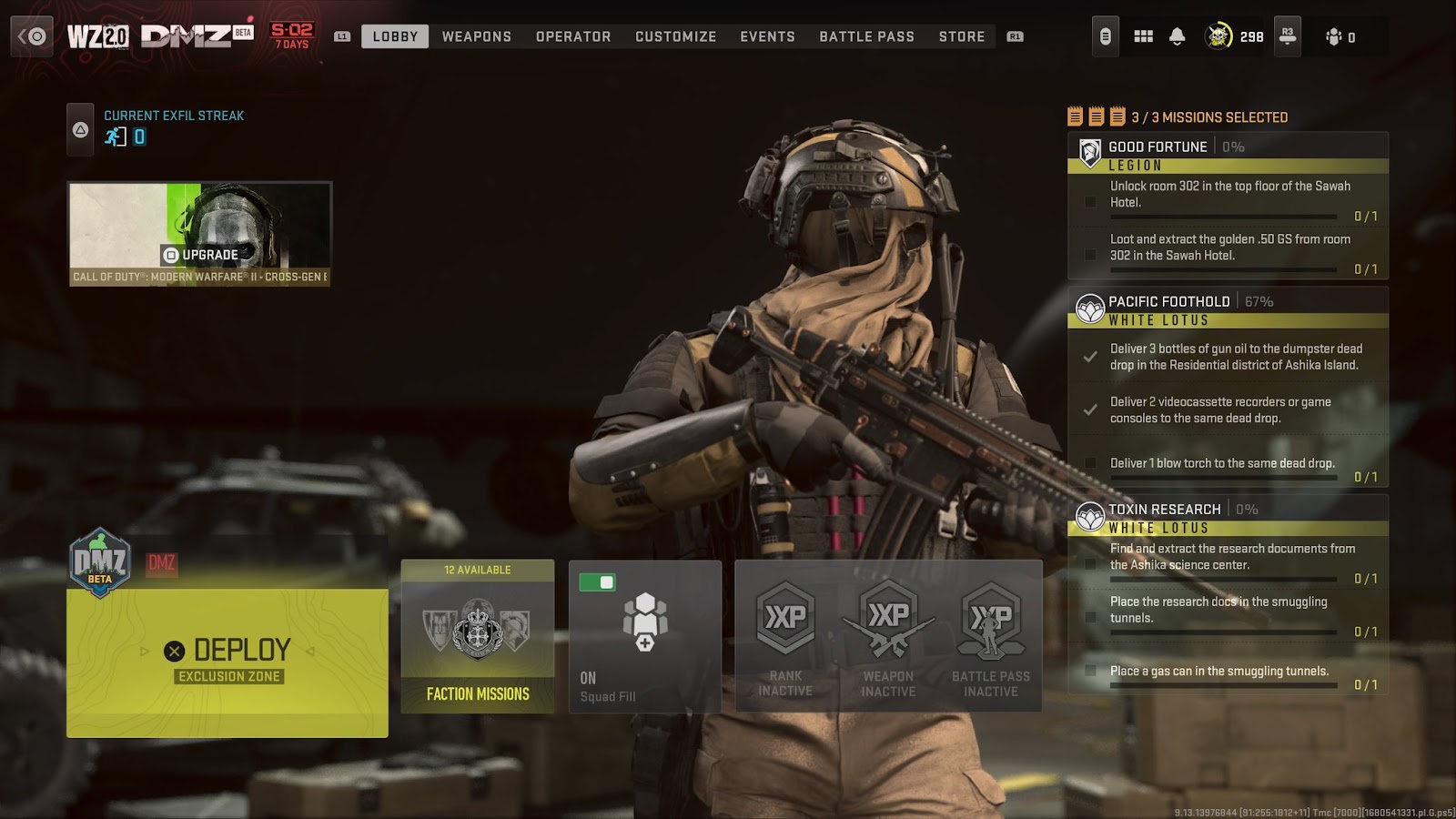Choose the Battle Pass XP token tile
1456x819 pixels.
point(991,636)
